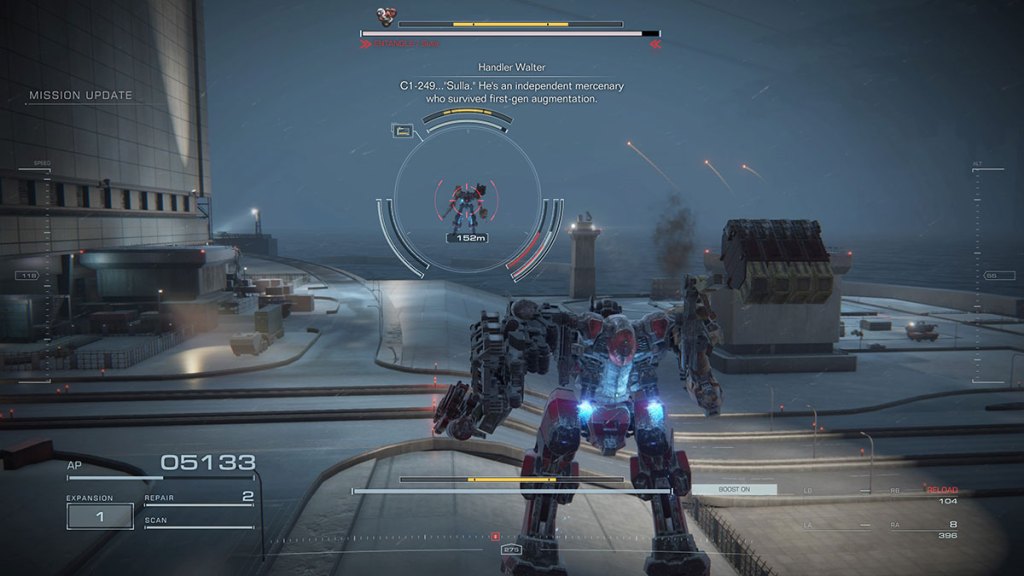Select the boss emblem icon
This screenshot has width=1024, height=576.
pyautogui.click(x=386, y=17)
